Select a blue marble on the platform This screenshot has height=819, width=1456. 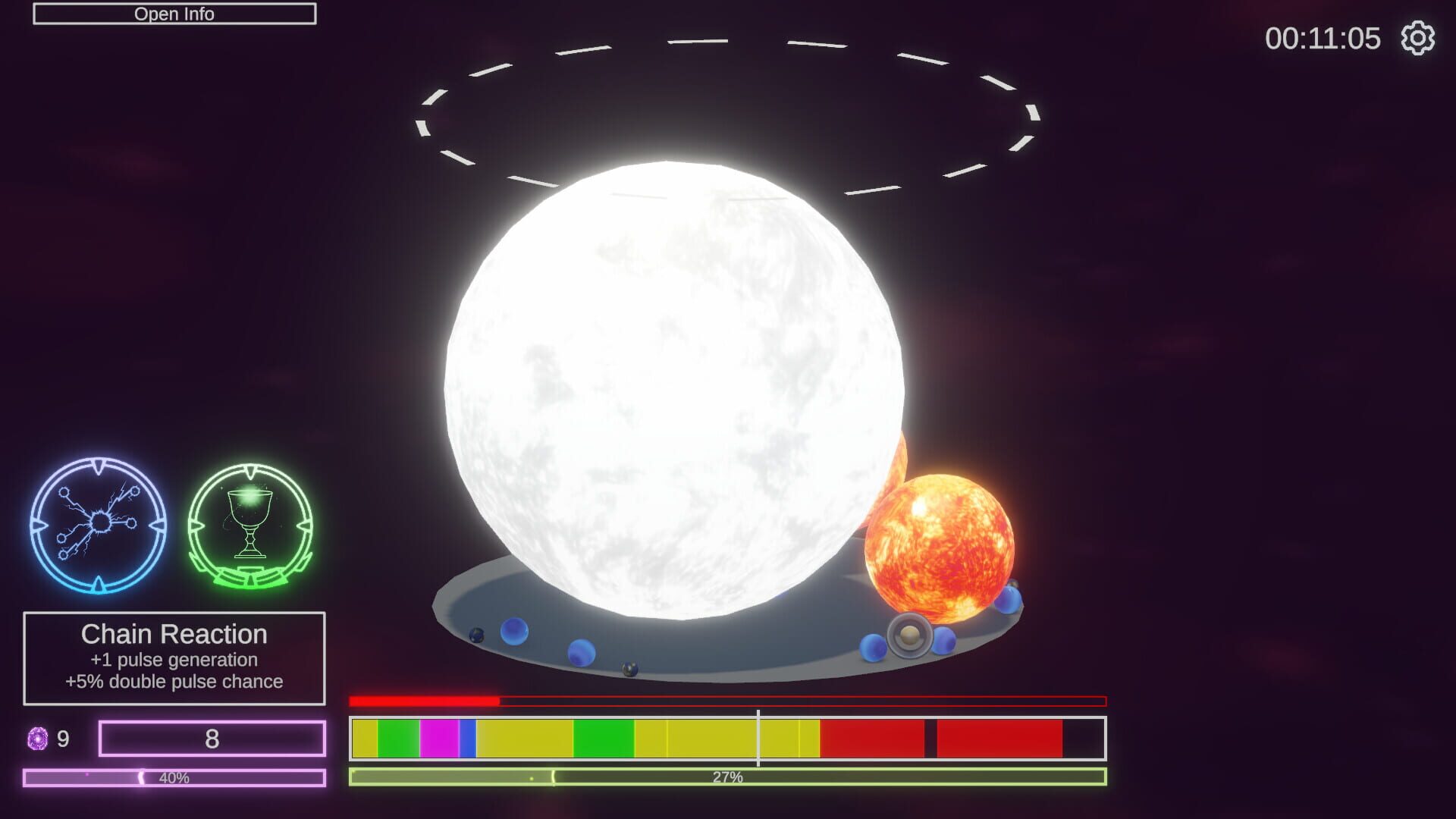pos(513,629)
